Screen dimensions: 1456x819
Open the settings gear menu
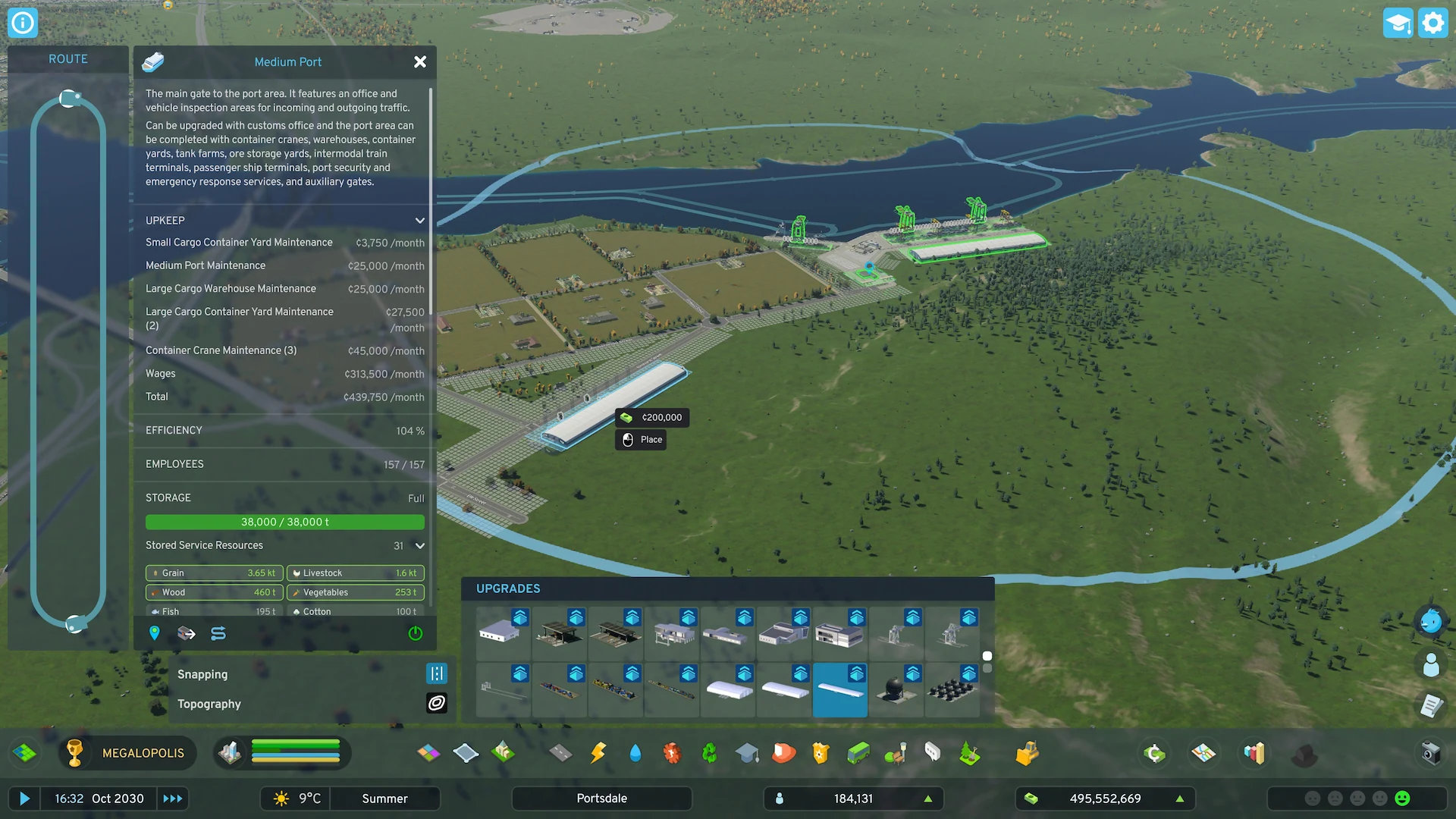(x=1432, y=23)
